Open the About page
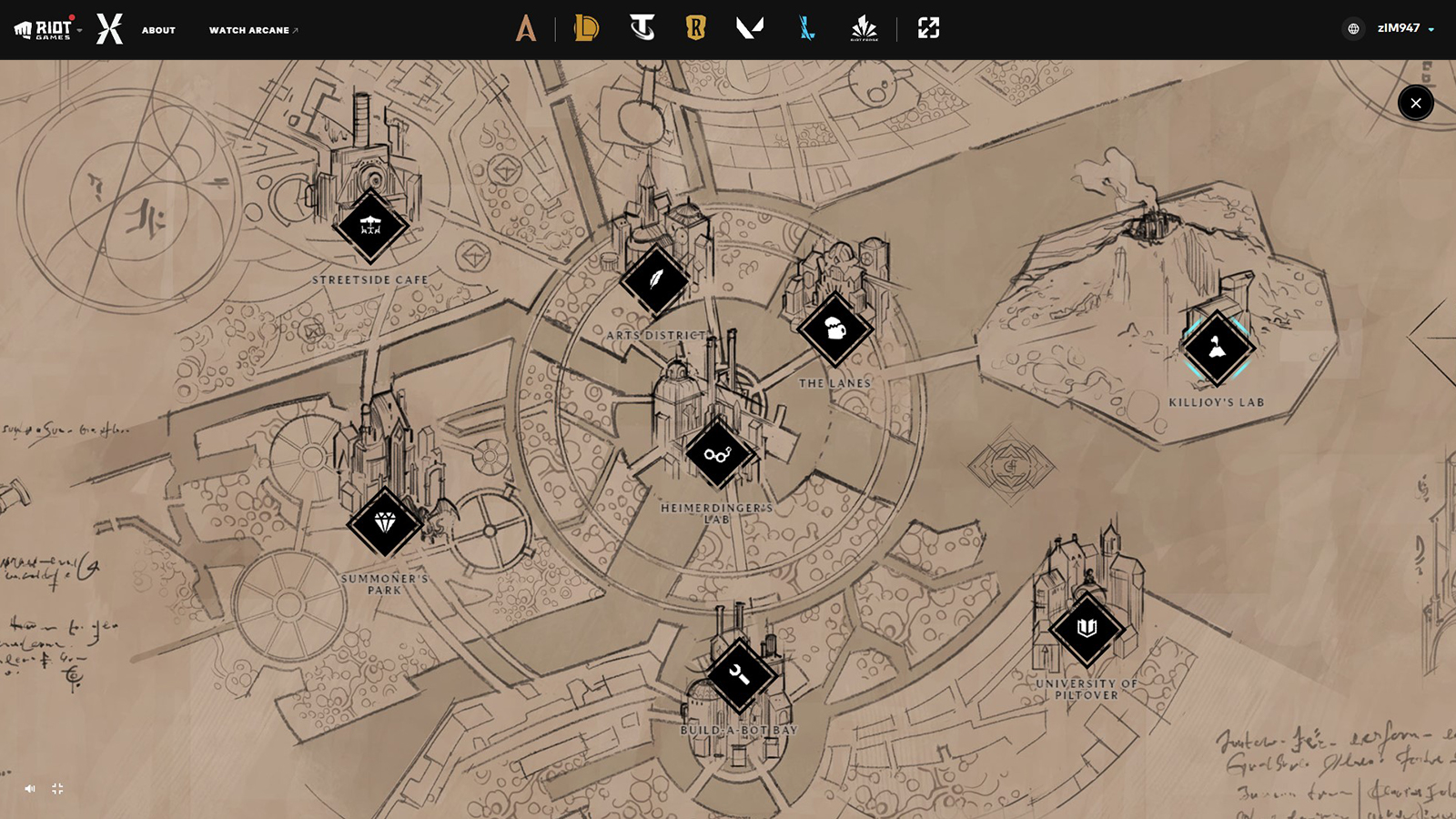The height and width of the screenshot is (819, 1456). point(158,30)
